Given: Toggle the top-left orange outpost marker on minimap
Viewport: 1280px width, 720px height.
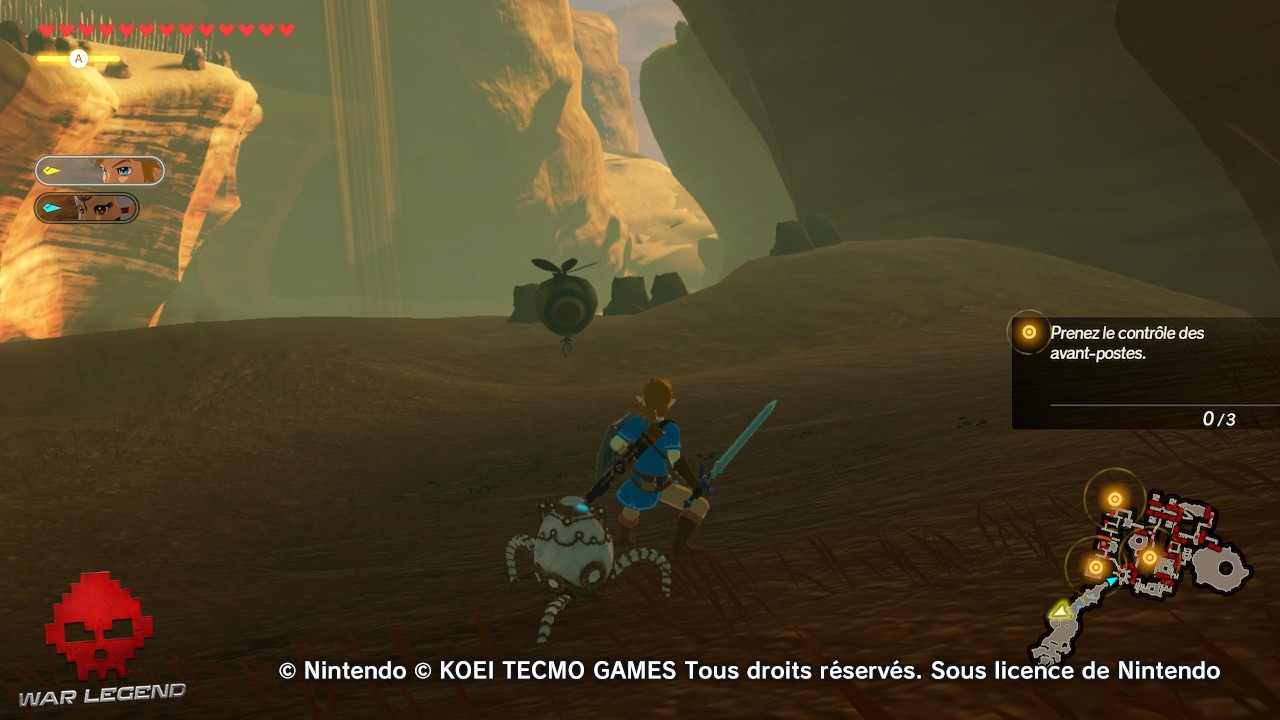Looking at the screenshot, I should coord(1113,497).
